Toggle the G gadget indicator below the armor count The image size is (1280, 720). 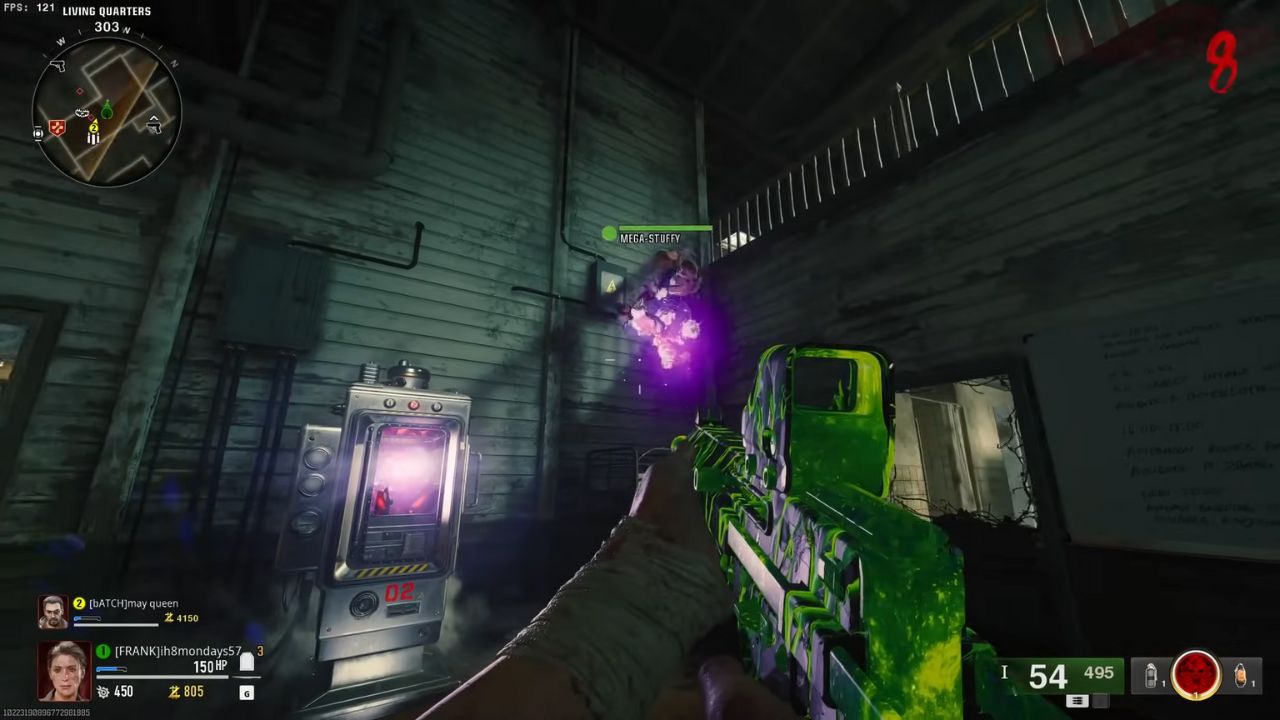pyautogui.click(x=246, y=692)
